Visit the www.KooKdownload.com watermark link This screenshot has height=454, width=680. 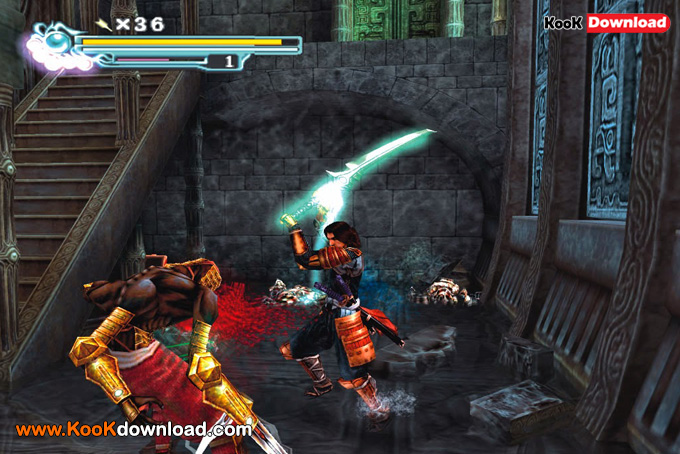pos(133,430)
